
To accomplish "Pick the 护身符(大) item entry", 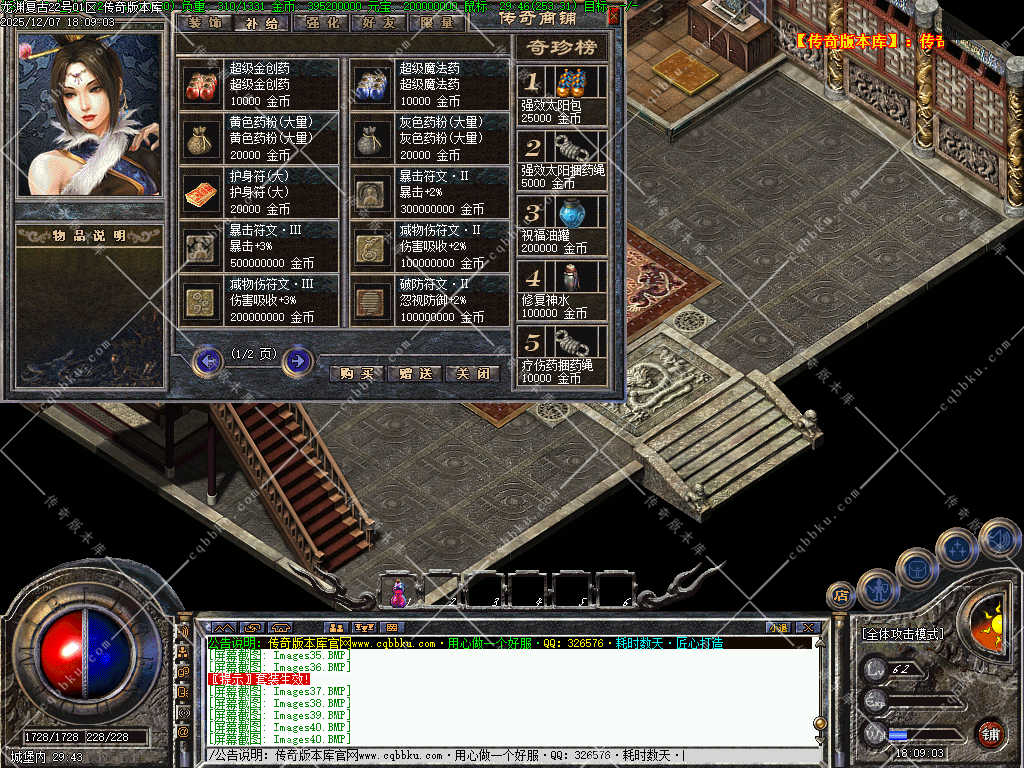I will [259, 192].
